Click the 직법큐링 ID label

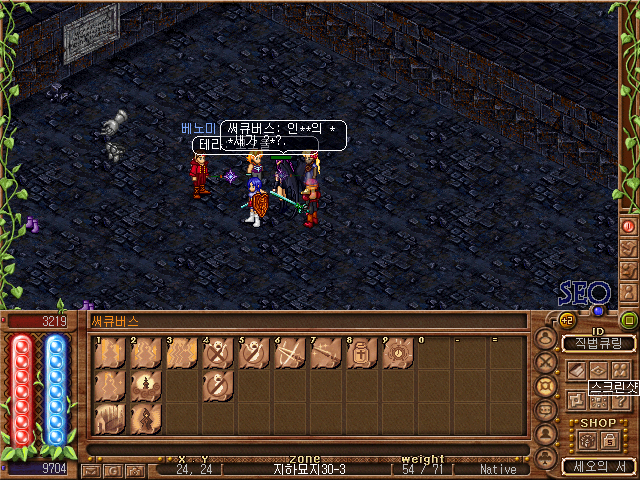click(598, 343)
